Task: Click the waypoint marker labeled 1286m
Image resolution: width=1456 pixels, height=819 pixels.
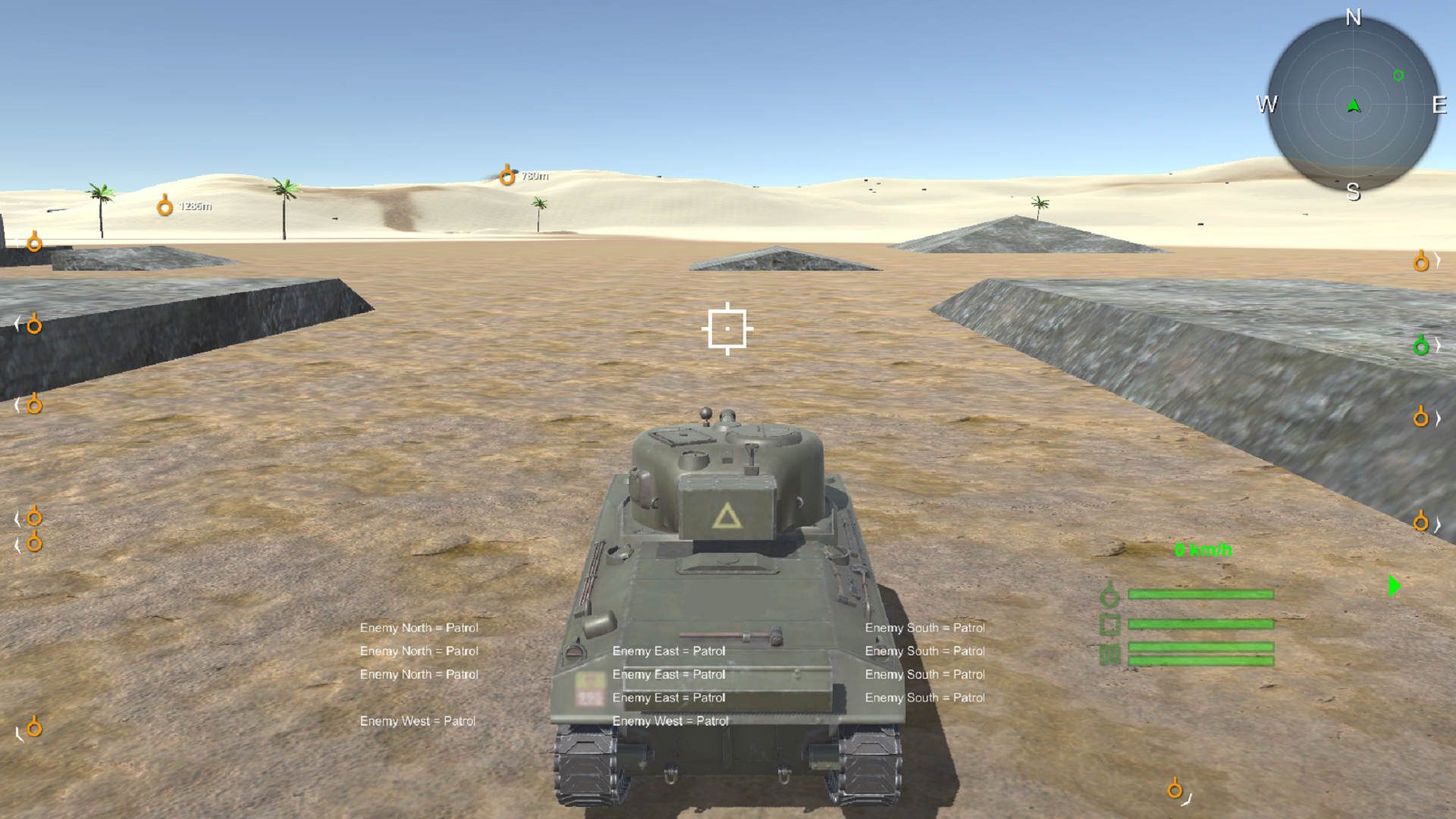Action: pyautogui.click(x=165, y=206)
